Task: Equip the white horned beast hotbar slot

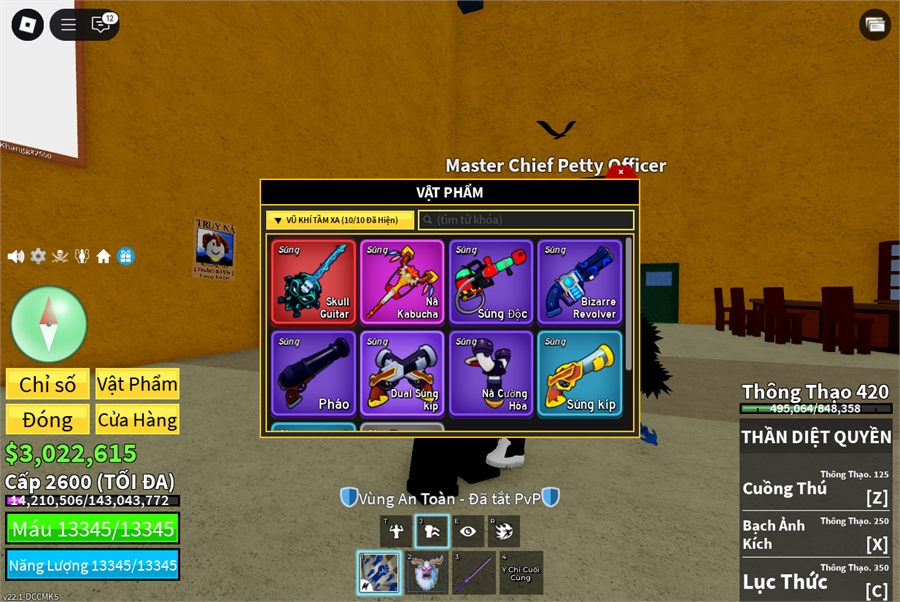Action: pos(427,573)
